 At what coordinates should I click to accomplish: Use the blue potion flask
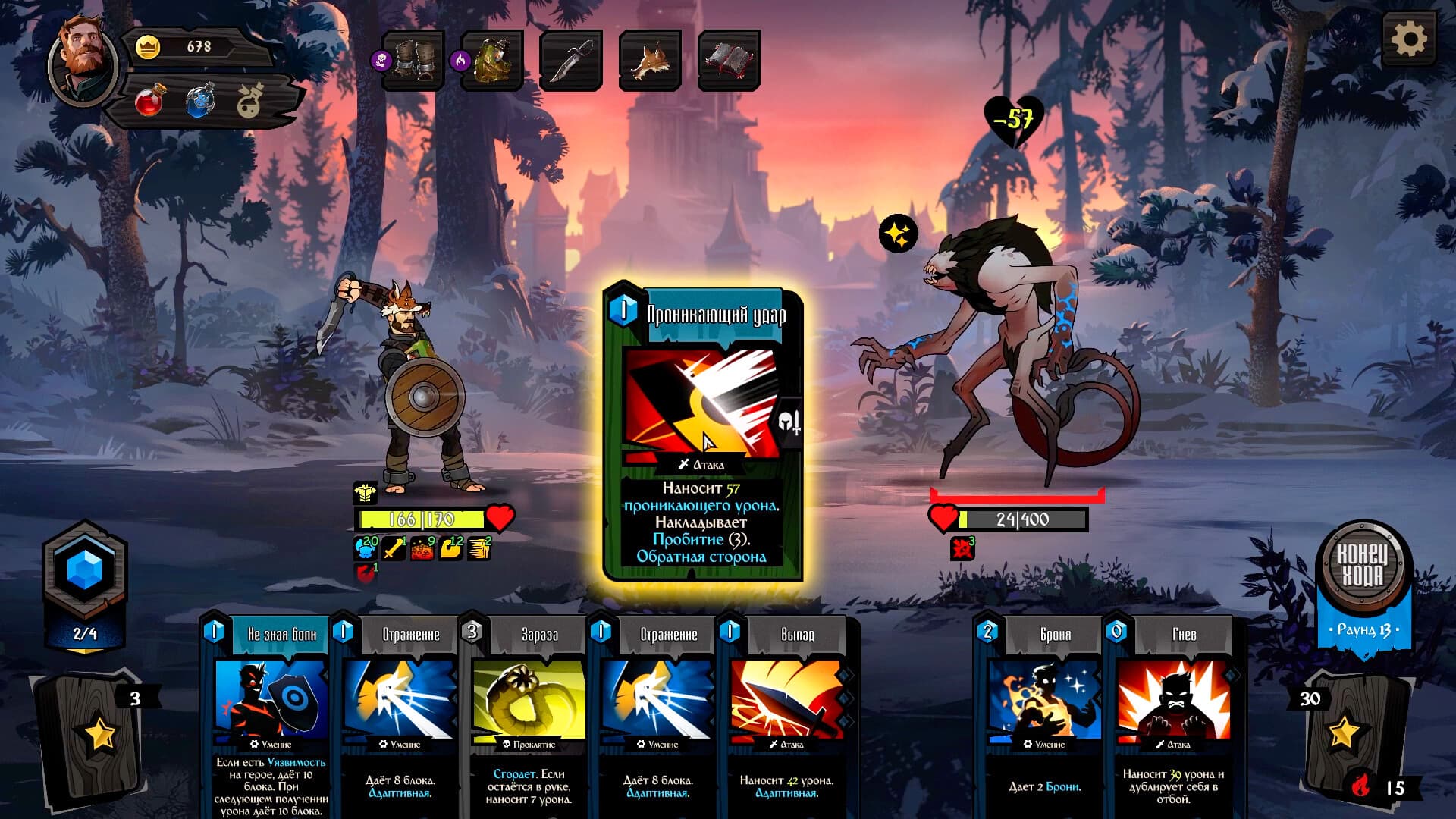click(200, 101)
